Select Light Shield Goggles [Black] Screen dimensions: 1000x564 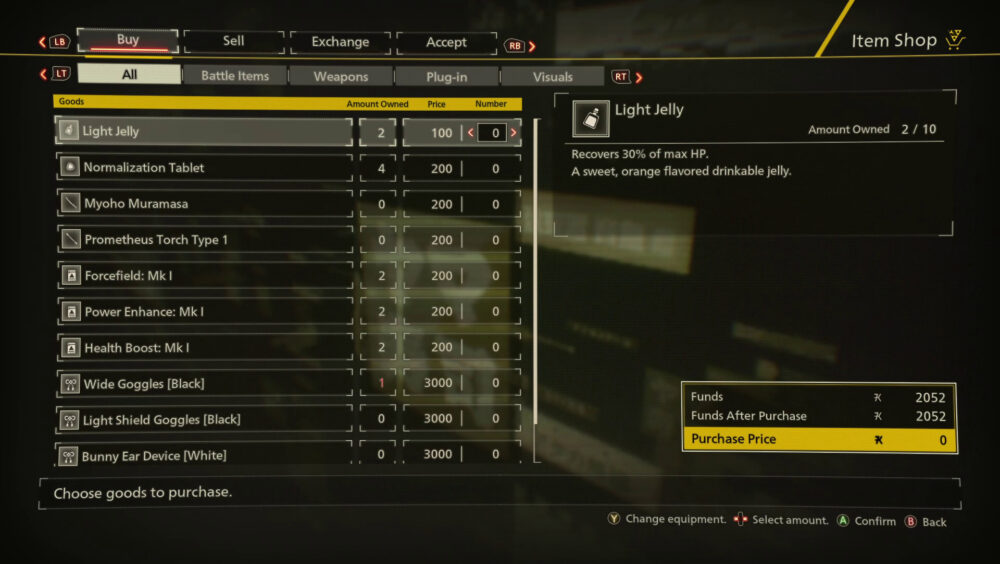pos(204,420)
